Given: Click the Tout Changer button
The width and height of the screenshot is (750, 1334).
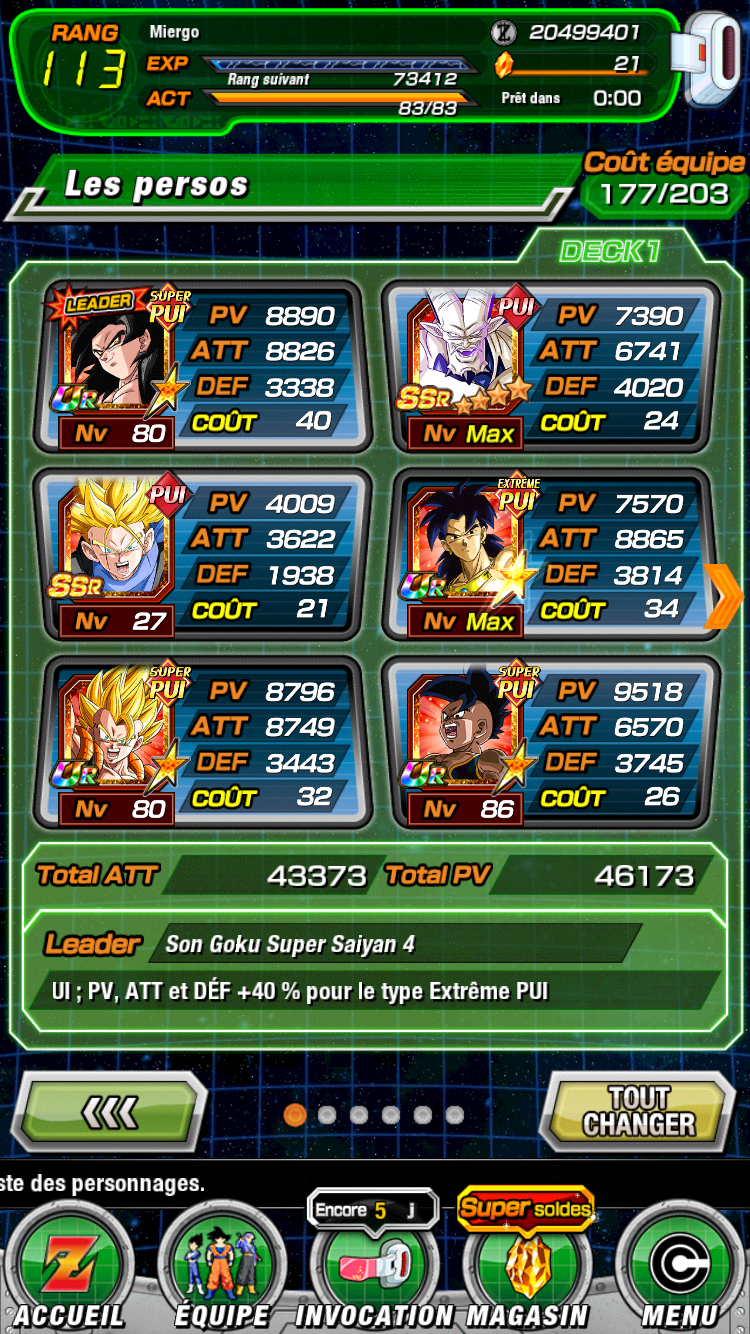Looking at the screenshot, I should click(638, 1111).
